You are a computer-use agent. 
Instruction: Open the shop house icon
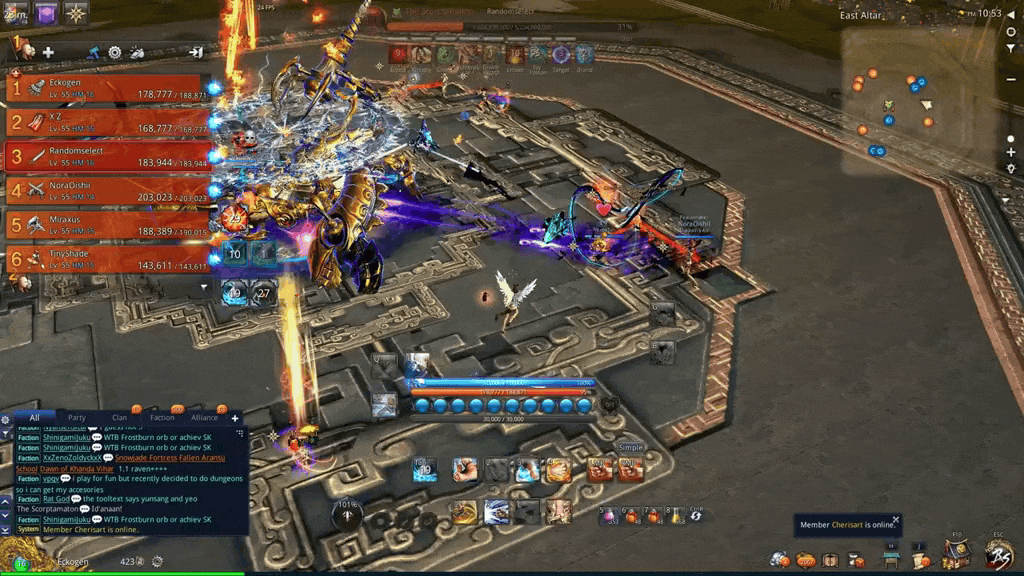(x=954, y=553)
